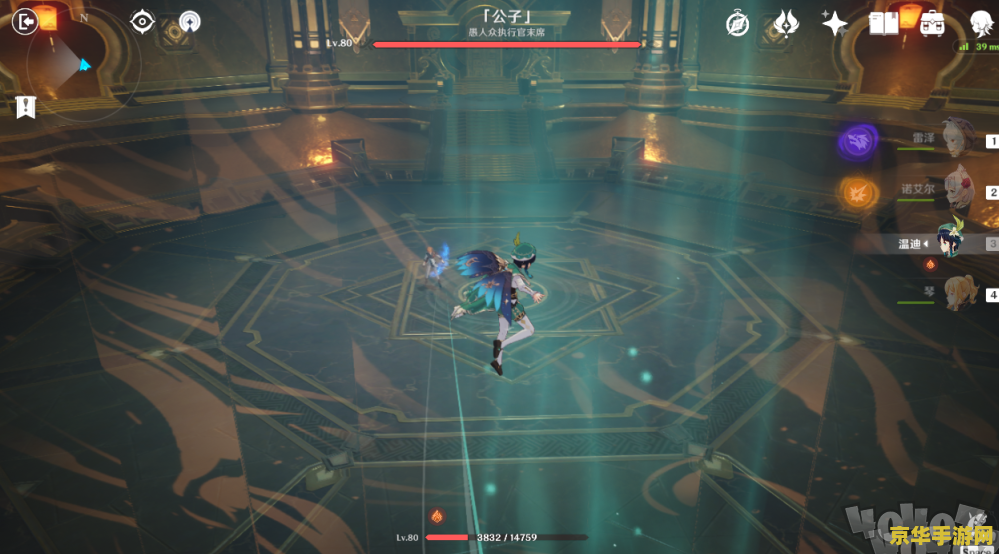This screenshot has width=999, height=554.
Task: Activate 诺艾尔's orange elemental burst
Action: pos(857,192)
